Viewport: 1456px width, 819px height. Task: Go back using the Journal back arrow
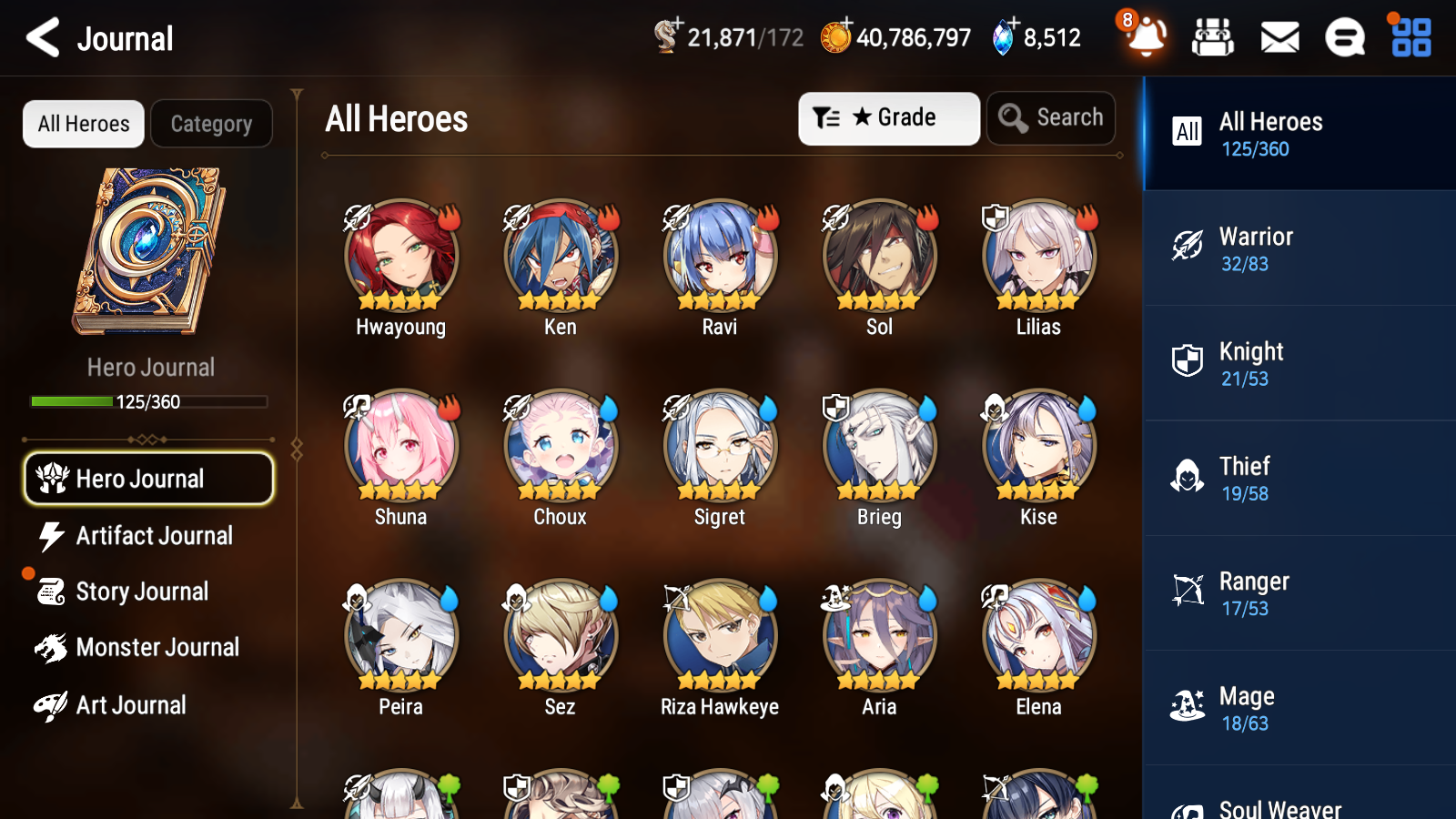tap(40, 37)
